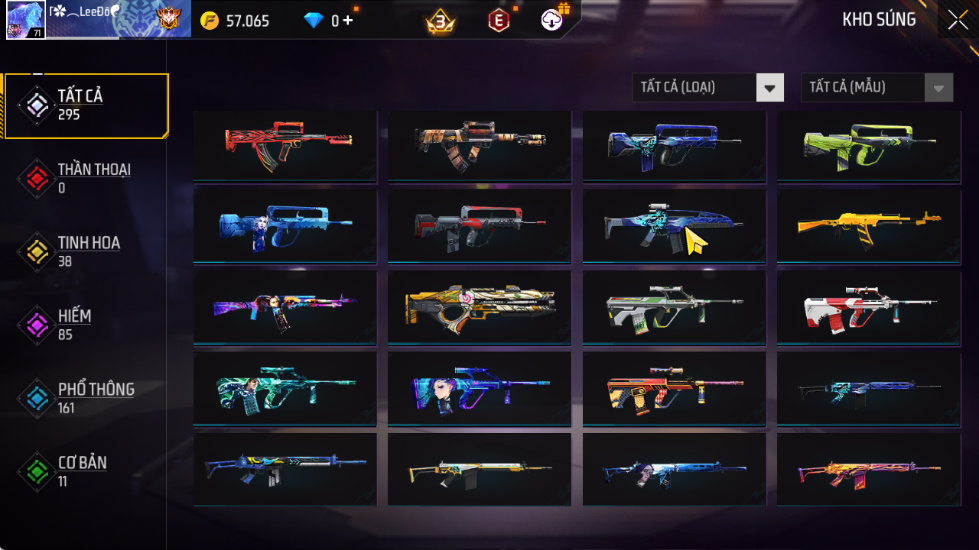Add diamonds with the plus button
The image size is (979, 550).
pyautogui.click(x=348, y=21)
